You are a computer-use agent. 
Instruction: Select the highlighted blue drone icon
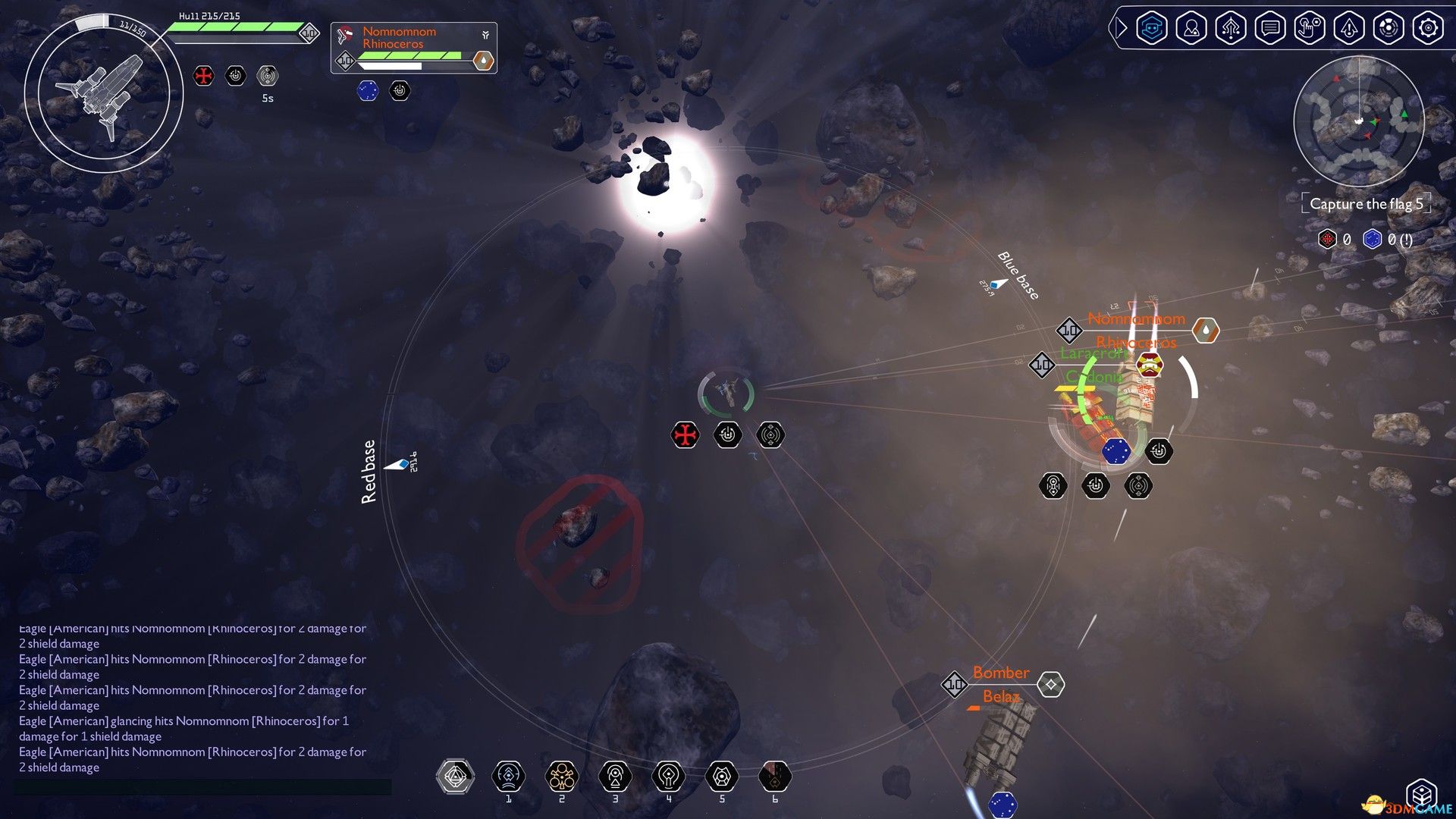pyautogui.click(x=1153, y=28)
